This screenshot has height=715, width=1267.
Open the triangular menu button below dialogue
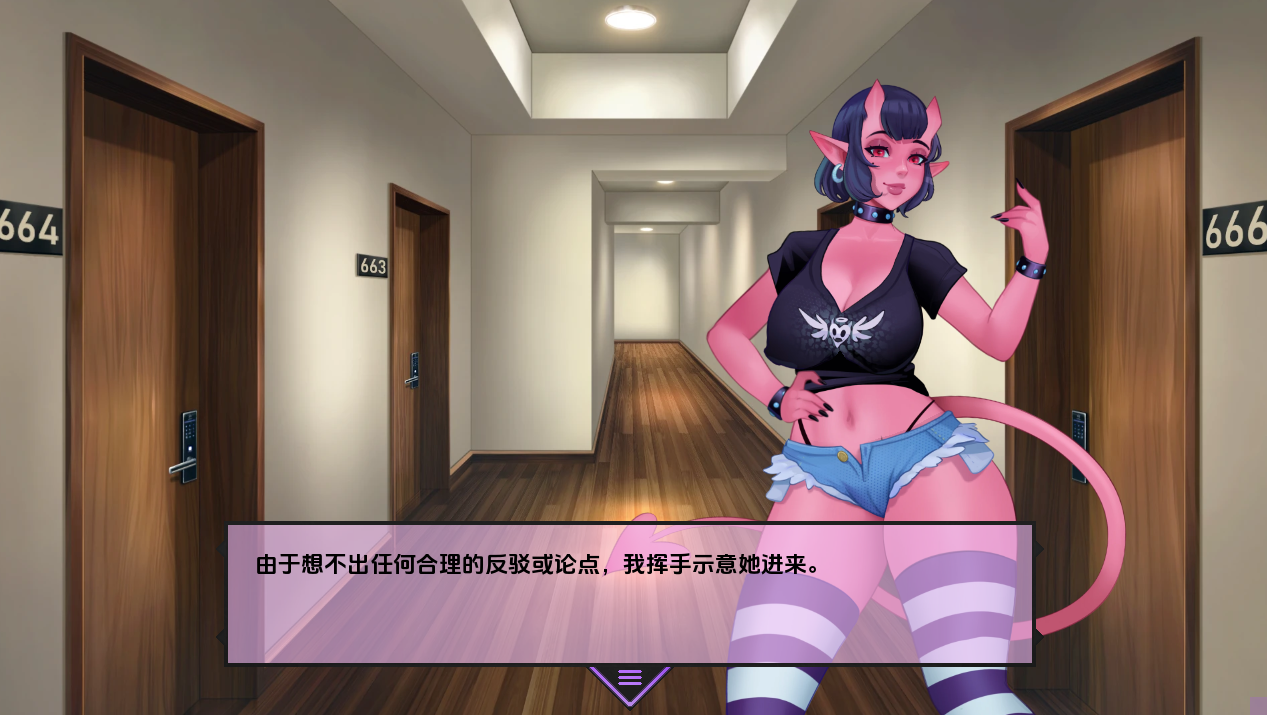pos(629,681)
